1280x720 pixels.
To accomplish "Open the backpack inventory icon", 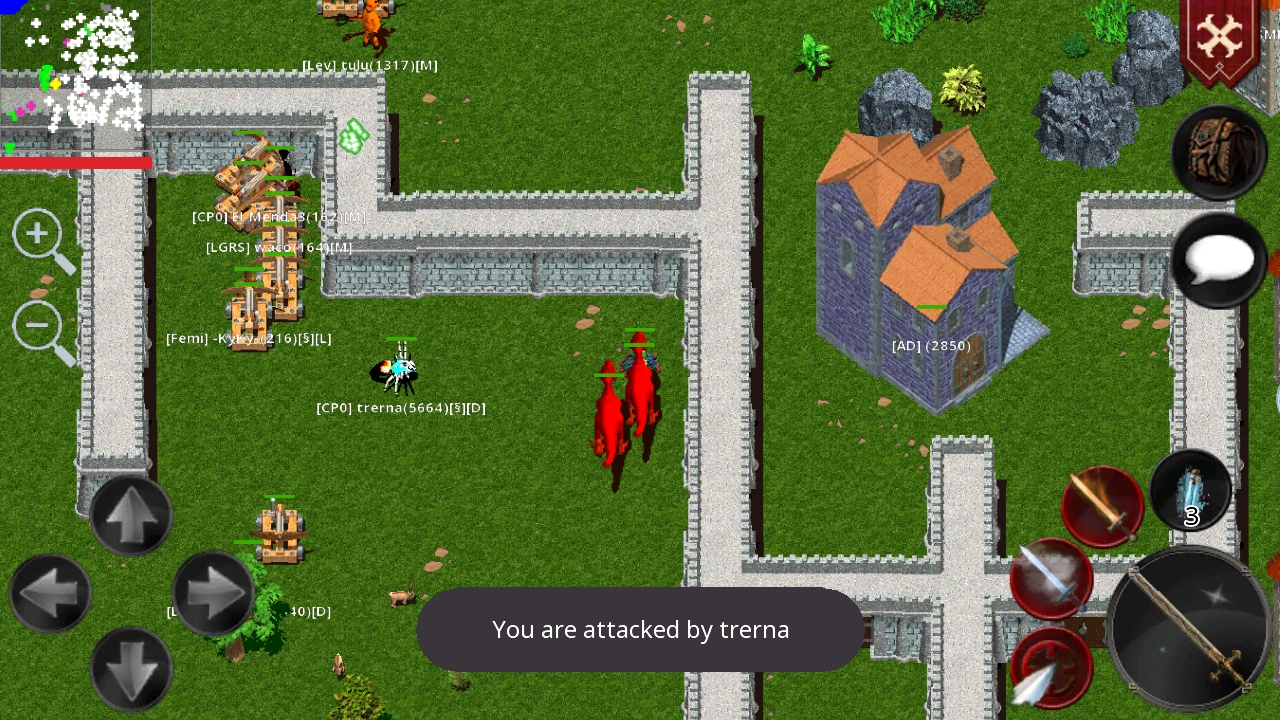I will [x=1218, y=155].
